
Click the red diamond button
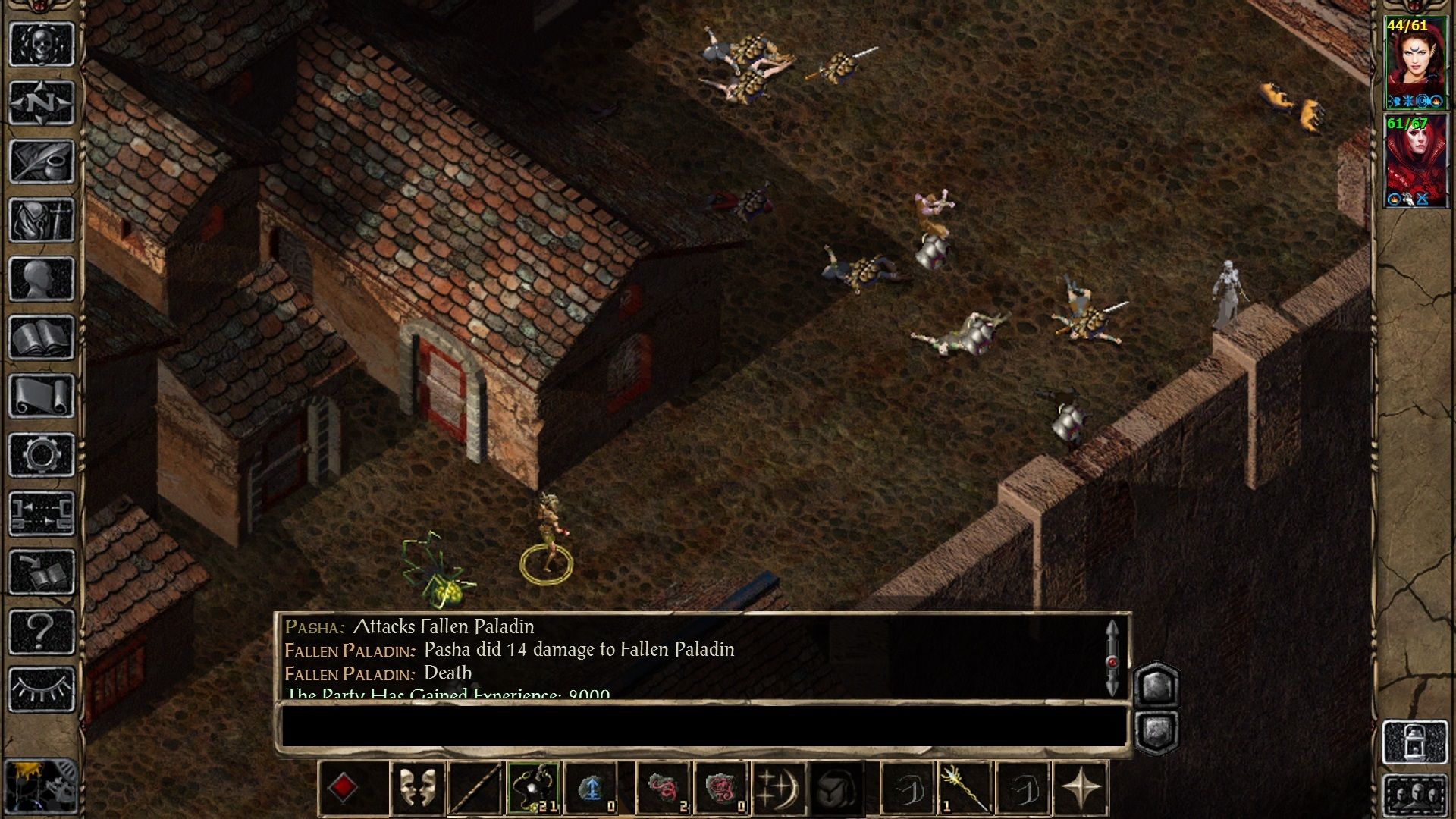click(344, 789)
